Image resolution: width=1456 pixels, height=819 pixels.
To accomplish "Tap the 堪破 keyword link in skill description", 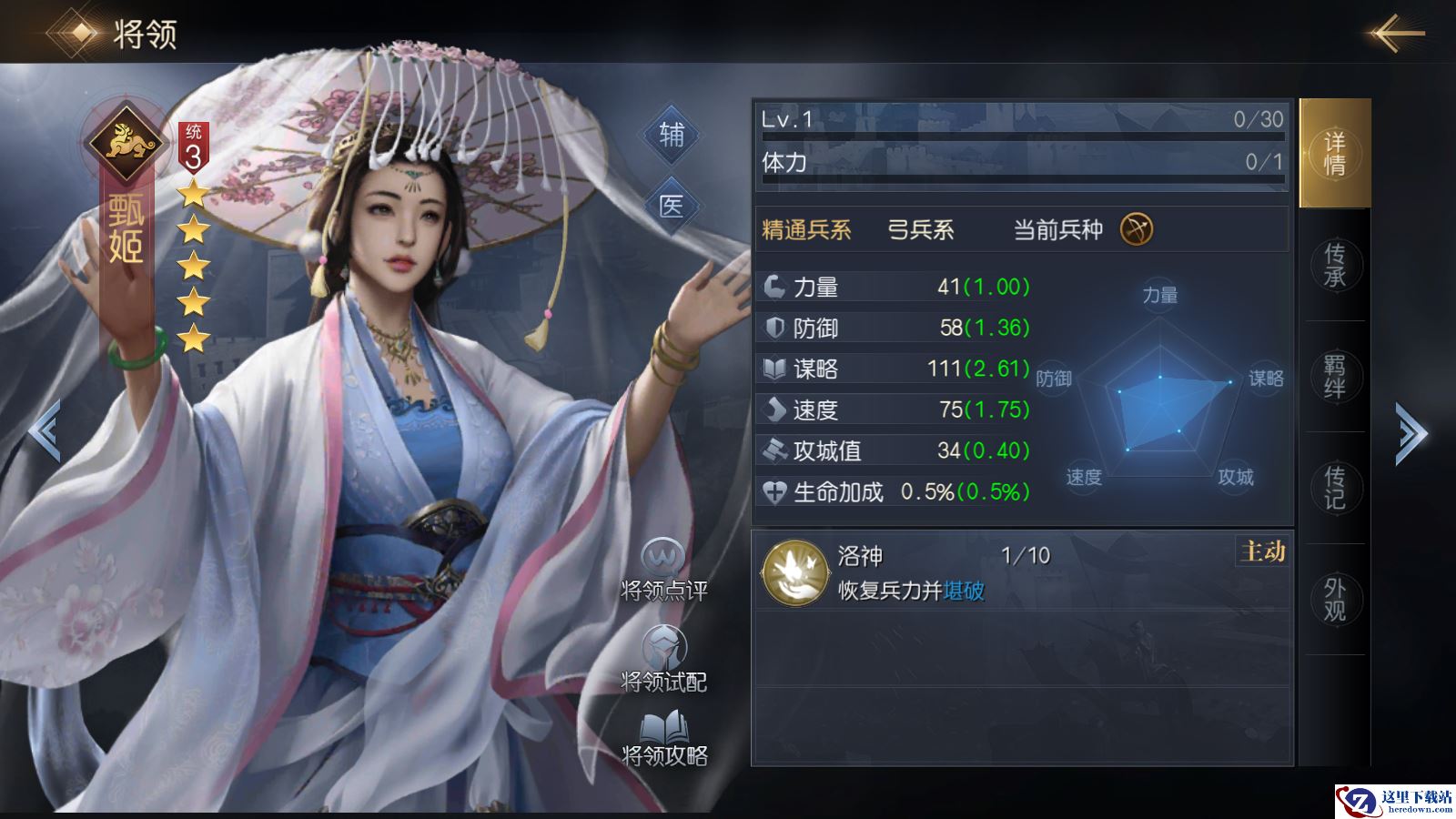I will pyautogui.click(x=964, y=591).
